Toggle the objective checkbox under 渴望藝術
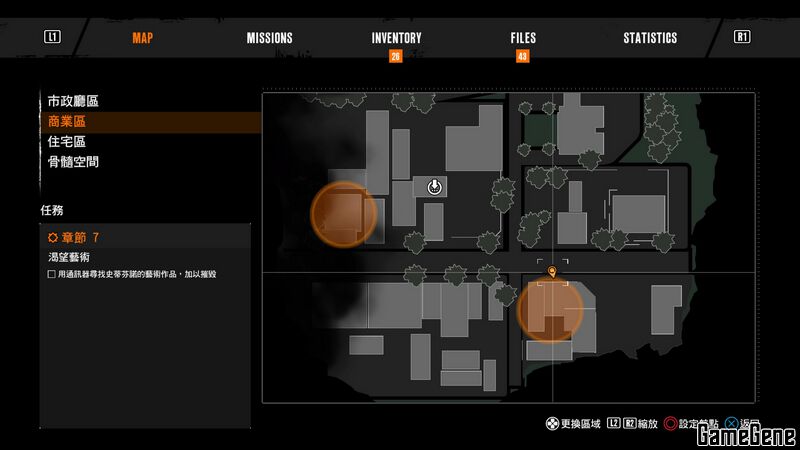Image resolution: width=800 pixels, height=450 pixels. (52, 274)
